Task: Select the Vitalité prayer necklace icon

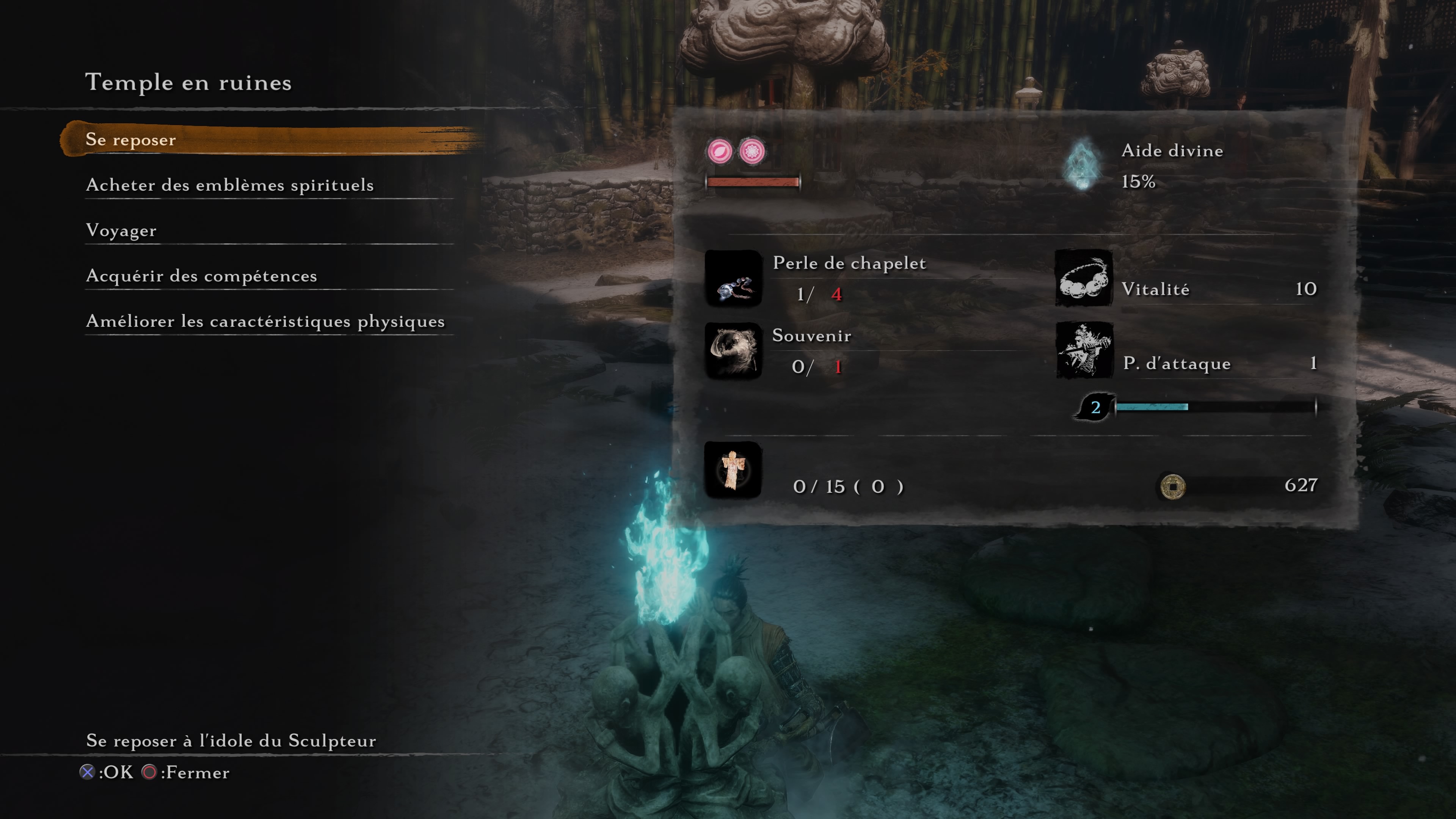Action: [x=1084, y=279]
